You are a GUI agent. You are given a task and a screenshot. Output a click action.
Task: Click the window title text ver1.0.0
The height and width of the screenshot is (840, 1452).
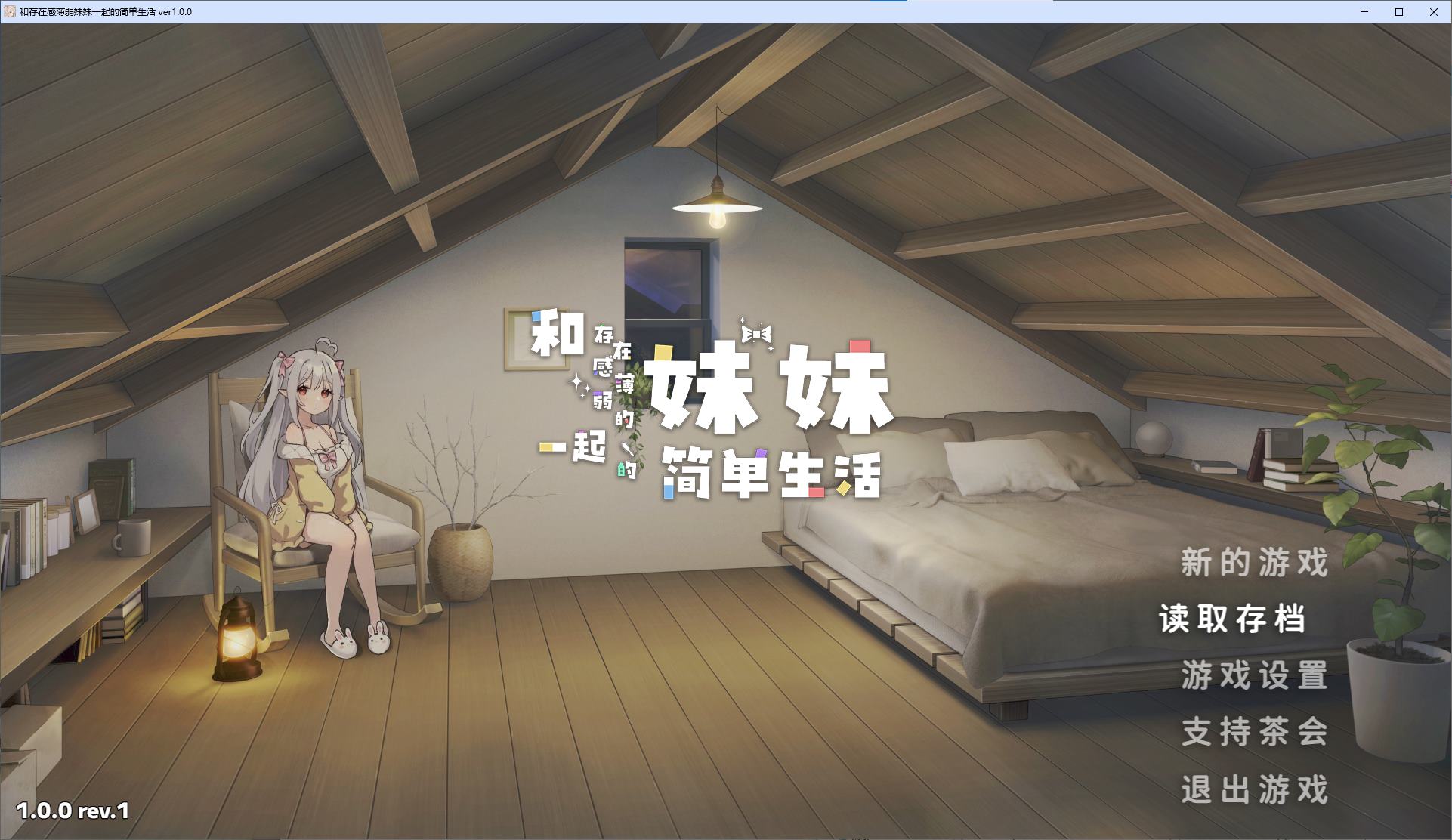tap(175, 12)
